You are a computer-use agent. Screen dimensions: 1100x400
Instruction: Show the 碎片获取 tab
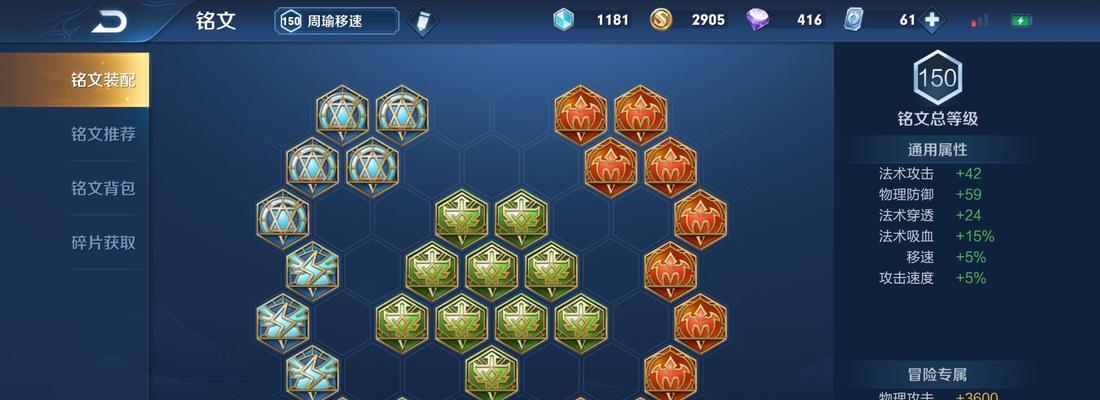pos(102,242)
